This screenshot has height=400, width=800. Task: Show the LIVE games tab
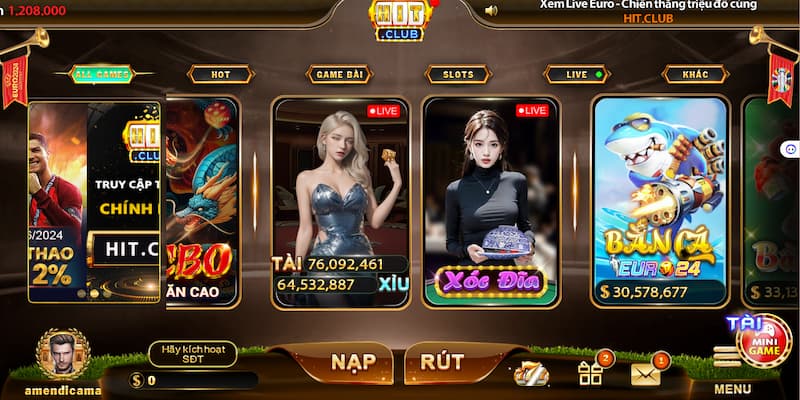coord(577,74)
